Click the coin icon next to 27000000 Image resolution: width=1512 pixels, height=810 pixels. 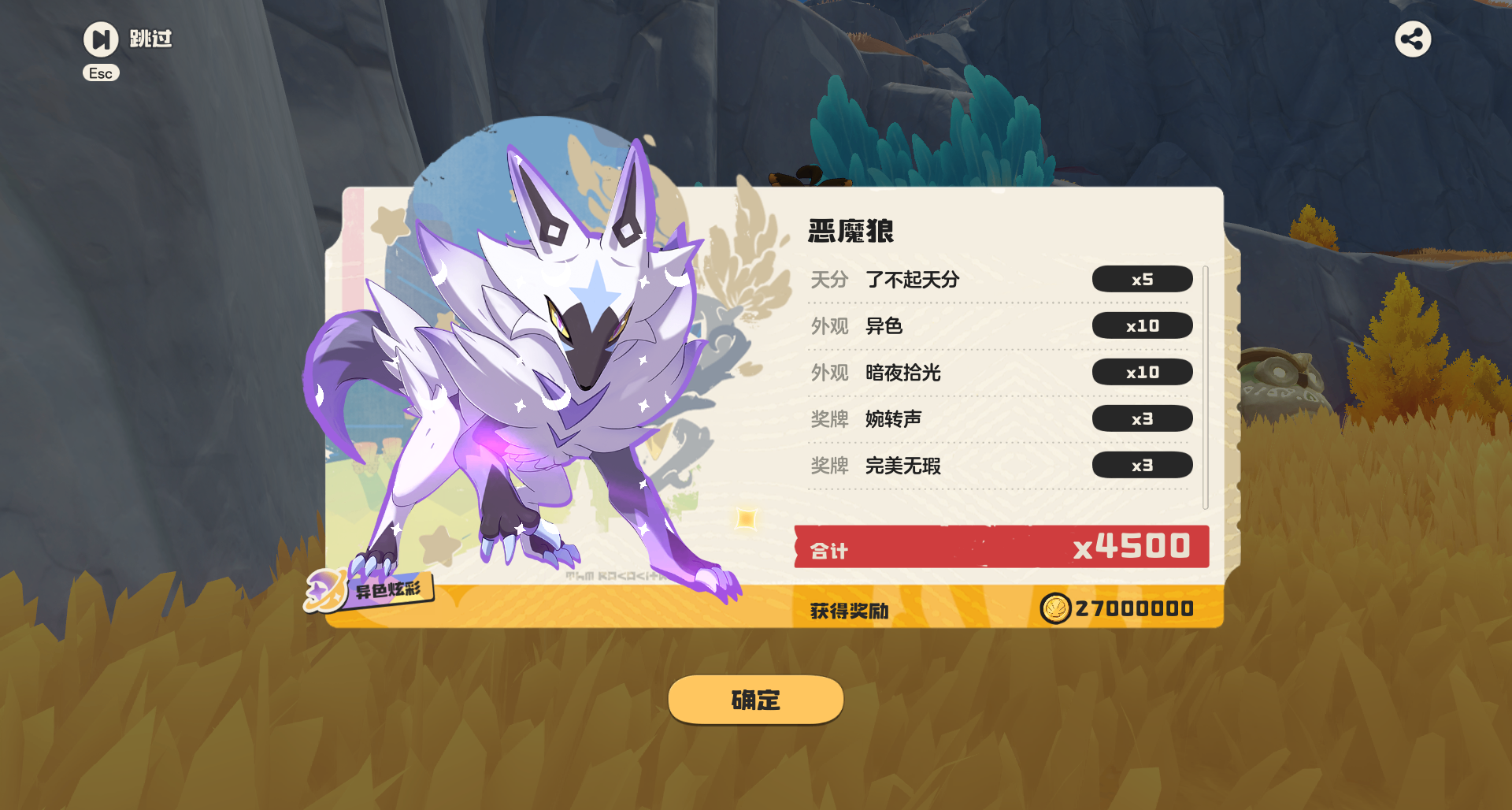click(x=1055, y=607)
